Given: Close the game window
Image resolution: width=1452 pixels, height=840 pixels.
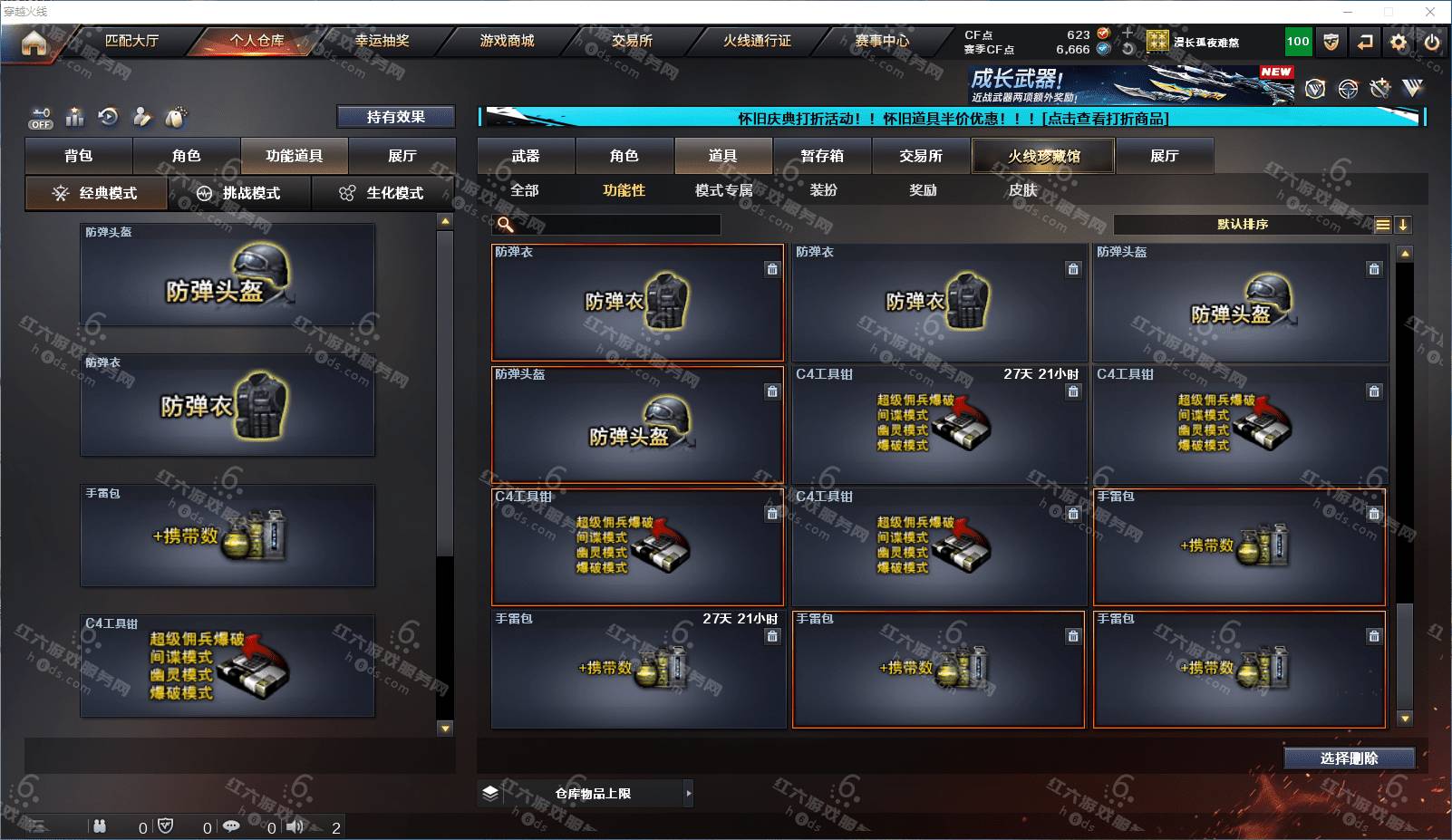Looking at the screenshot, I should tap(1429, 12).
